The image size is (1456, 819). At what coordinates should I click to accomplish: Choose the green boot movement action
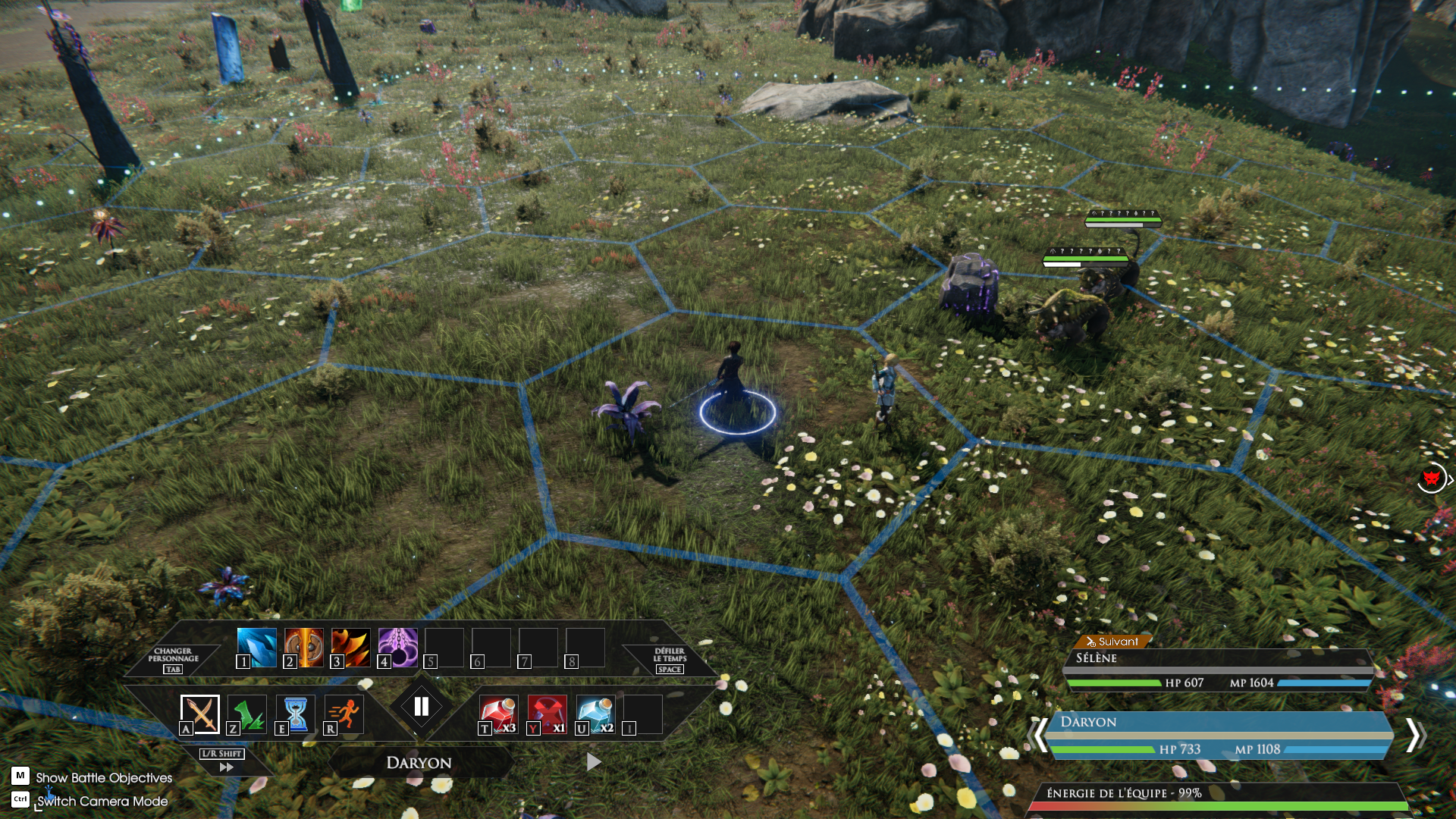tap(247, 714)
